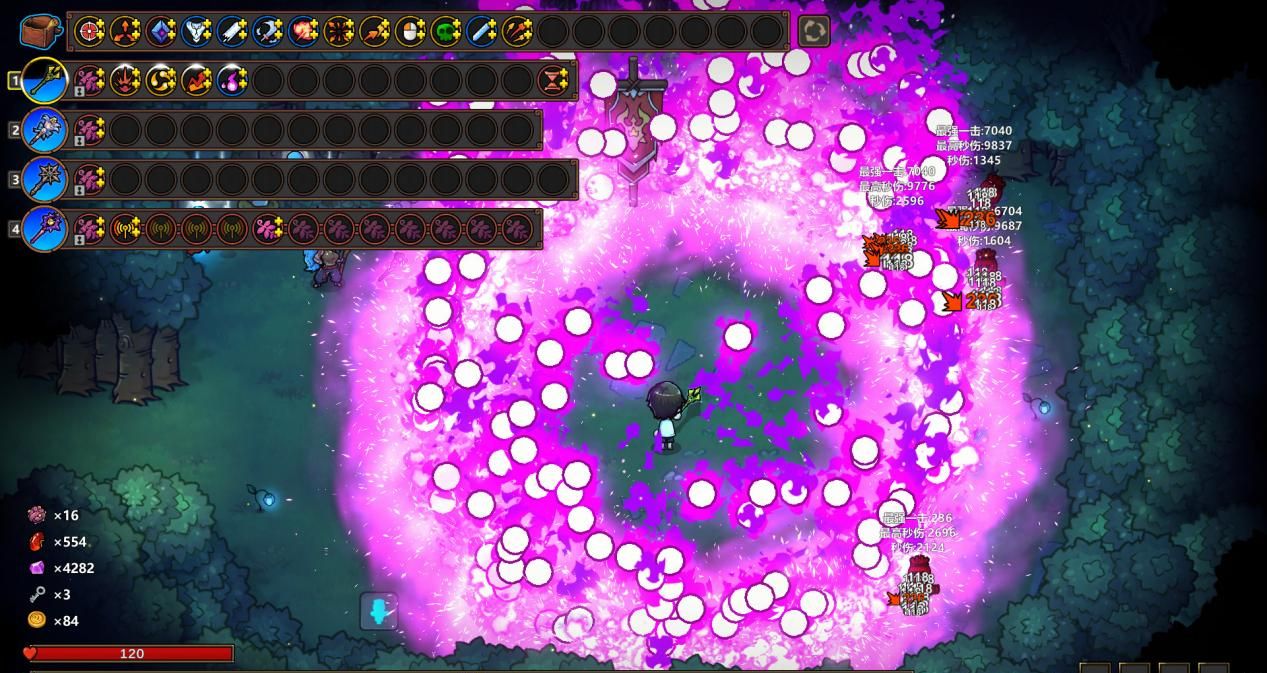Click the pink flower spell on wand 2

pyautogui.click(x=90, y=130)
